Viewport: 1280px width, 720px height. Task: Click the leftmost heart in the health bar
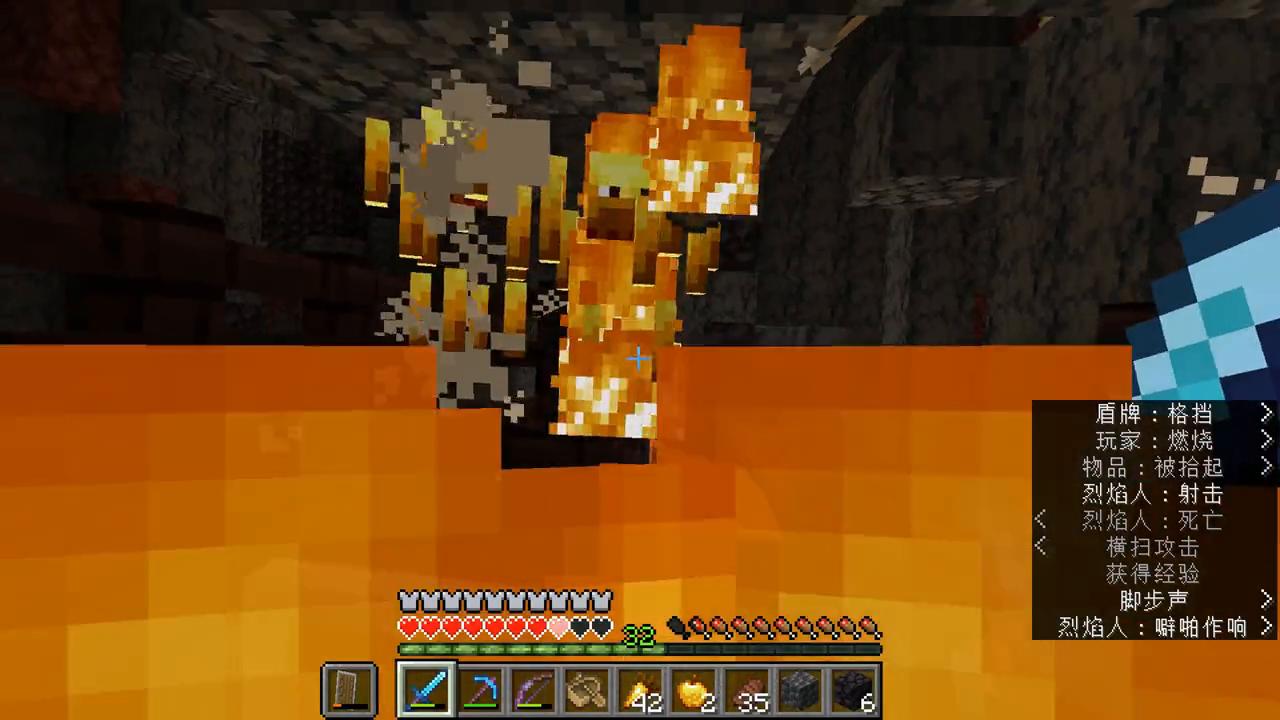pyautogui.click(x=408, y=625)
